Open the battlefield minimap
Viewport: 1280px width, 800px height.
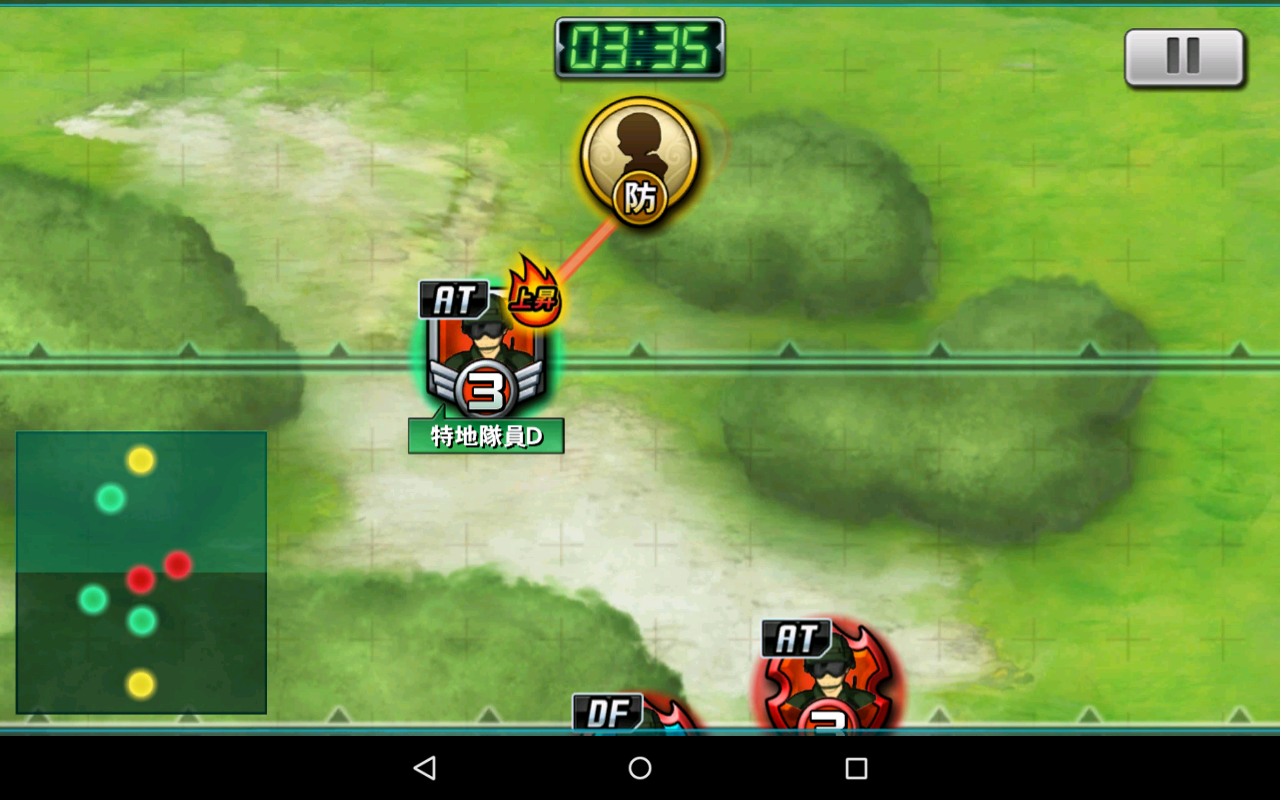[x=141, y=572]
